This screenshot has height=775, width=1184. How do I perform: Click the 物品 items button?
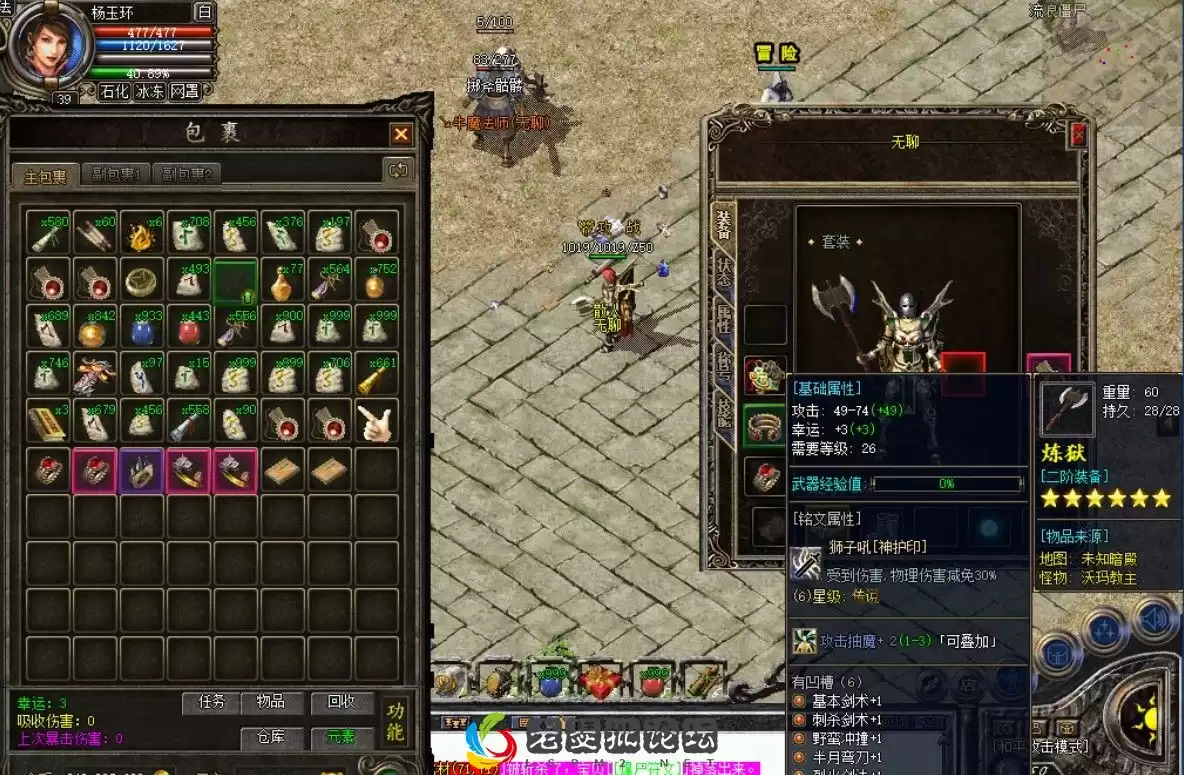(x=270, y=702)
